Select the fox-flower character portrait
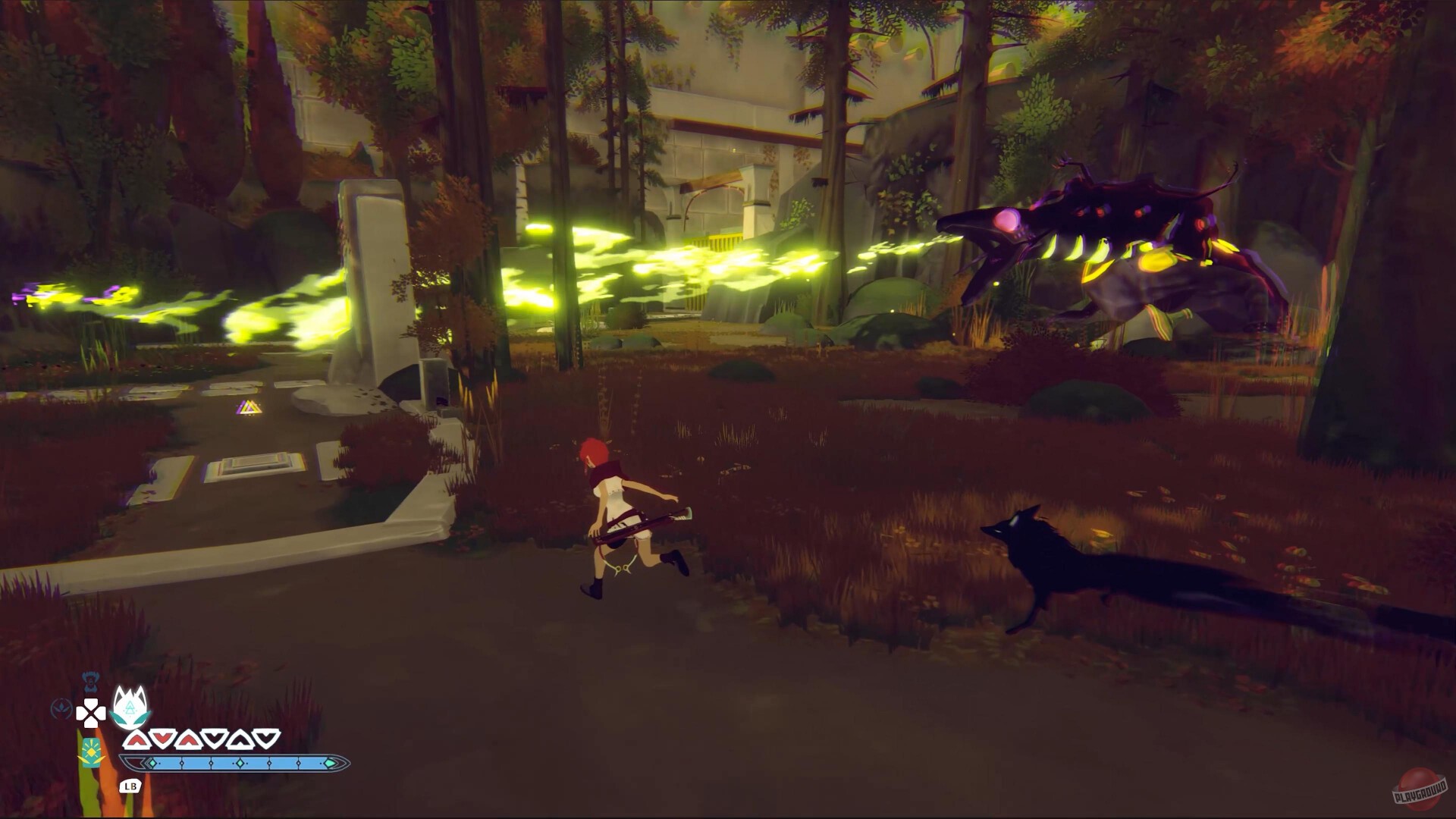 [130, 707]
